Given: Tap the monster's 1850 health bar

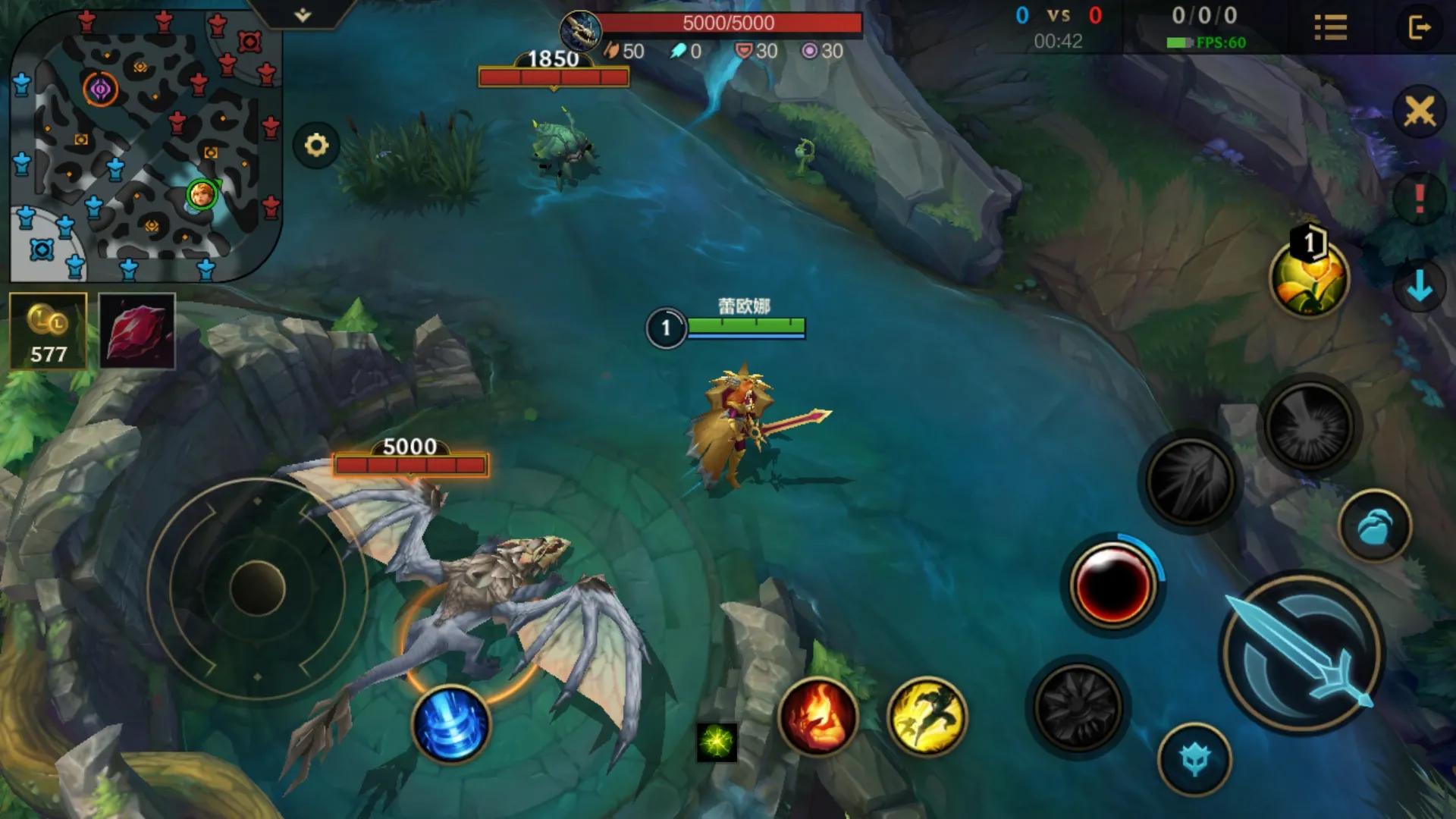Looking at the screenshot, I should (553, 75).
